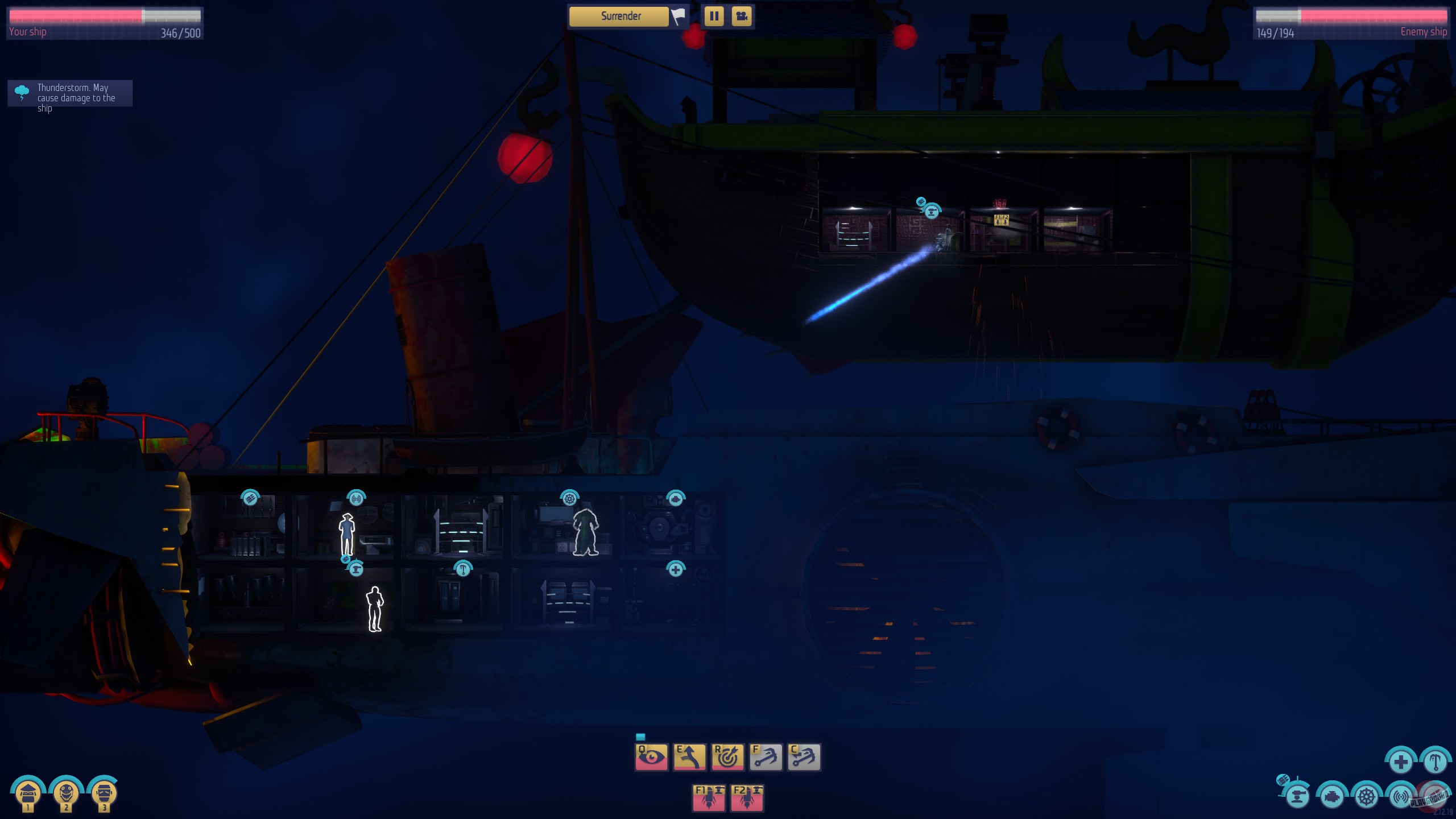Activate the F grappling hook ability
1456x819 pixels.
[766, 757]
